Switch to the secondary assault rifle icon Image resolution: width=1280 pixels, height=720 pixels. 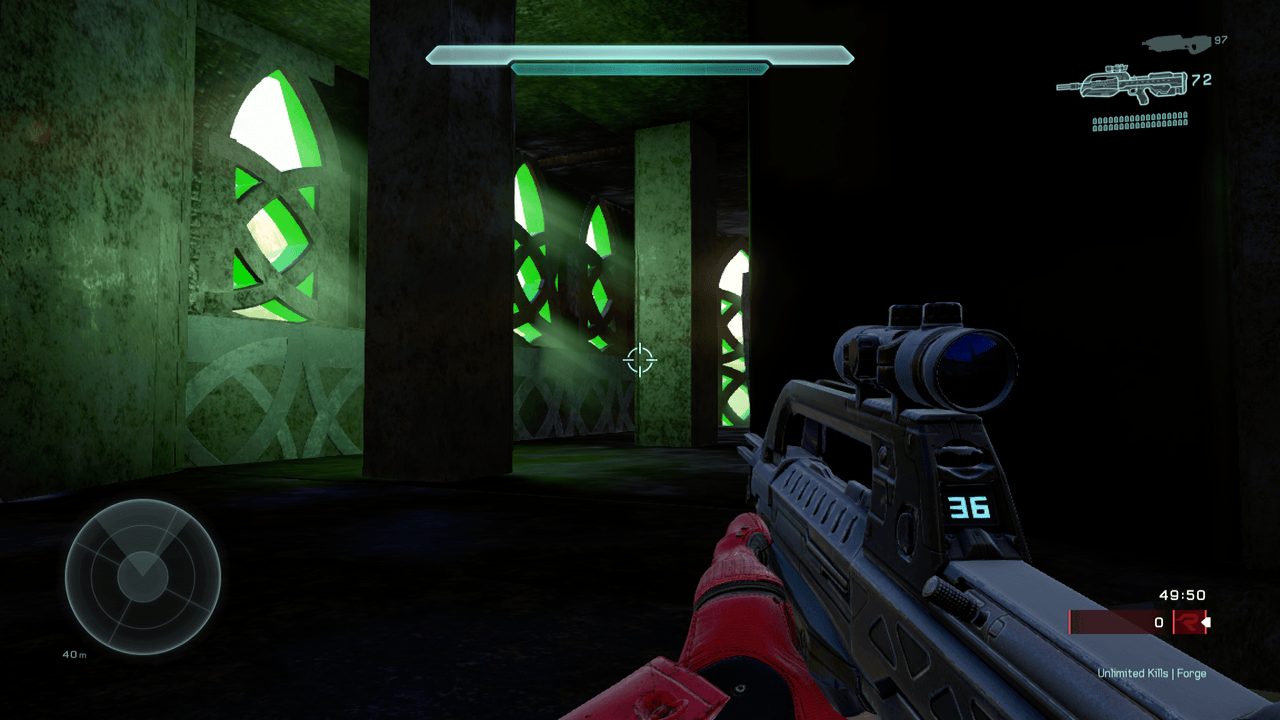click(x=1175, y=42)
